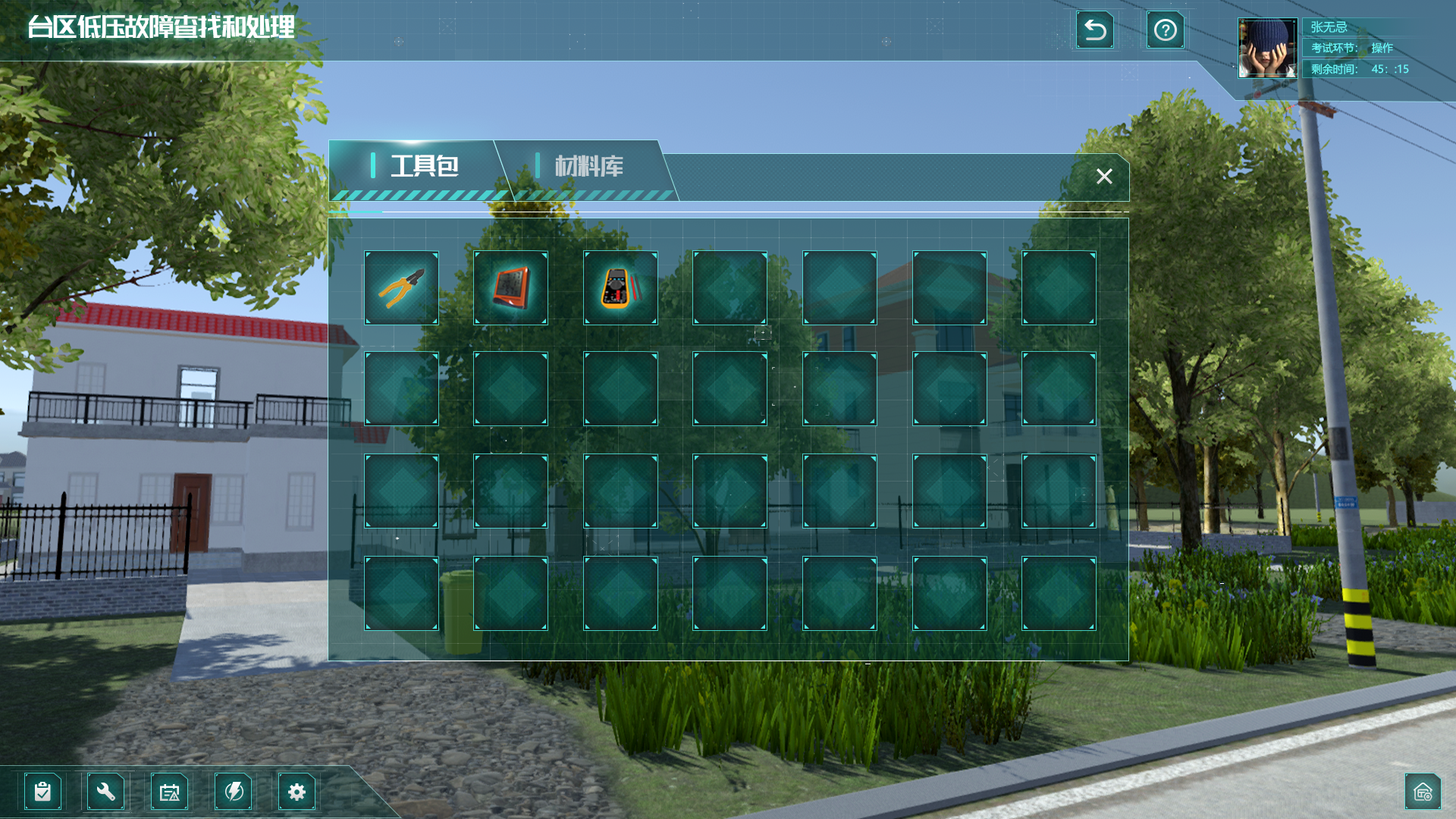Open the gear settings icon
1456x819 pixels.
click(x=297, y=792)
